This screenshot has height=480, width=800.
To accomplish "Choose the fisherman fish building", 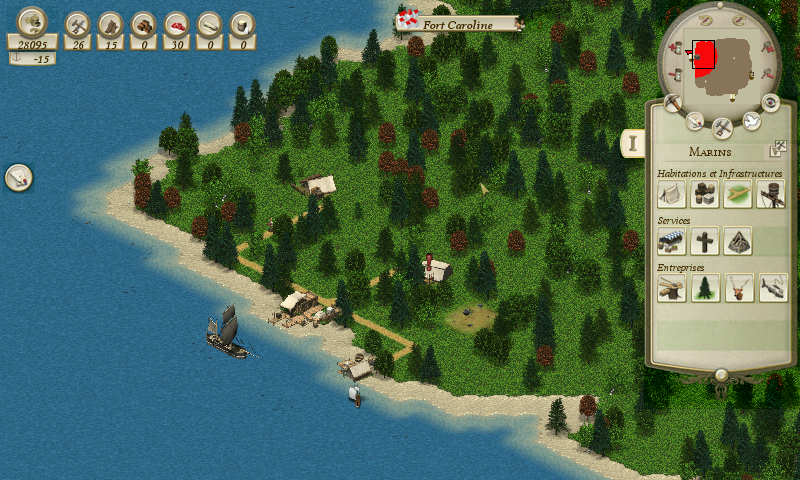I will 772,288.
